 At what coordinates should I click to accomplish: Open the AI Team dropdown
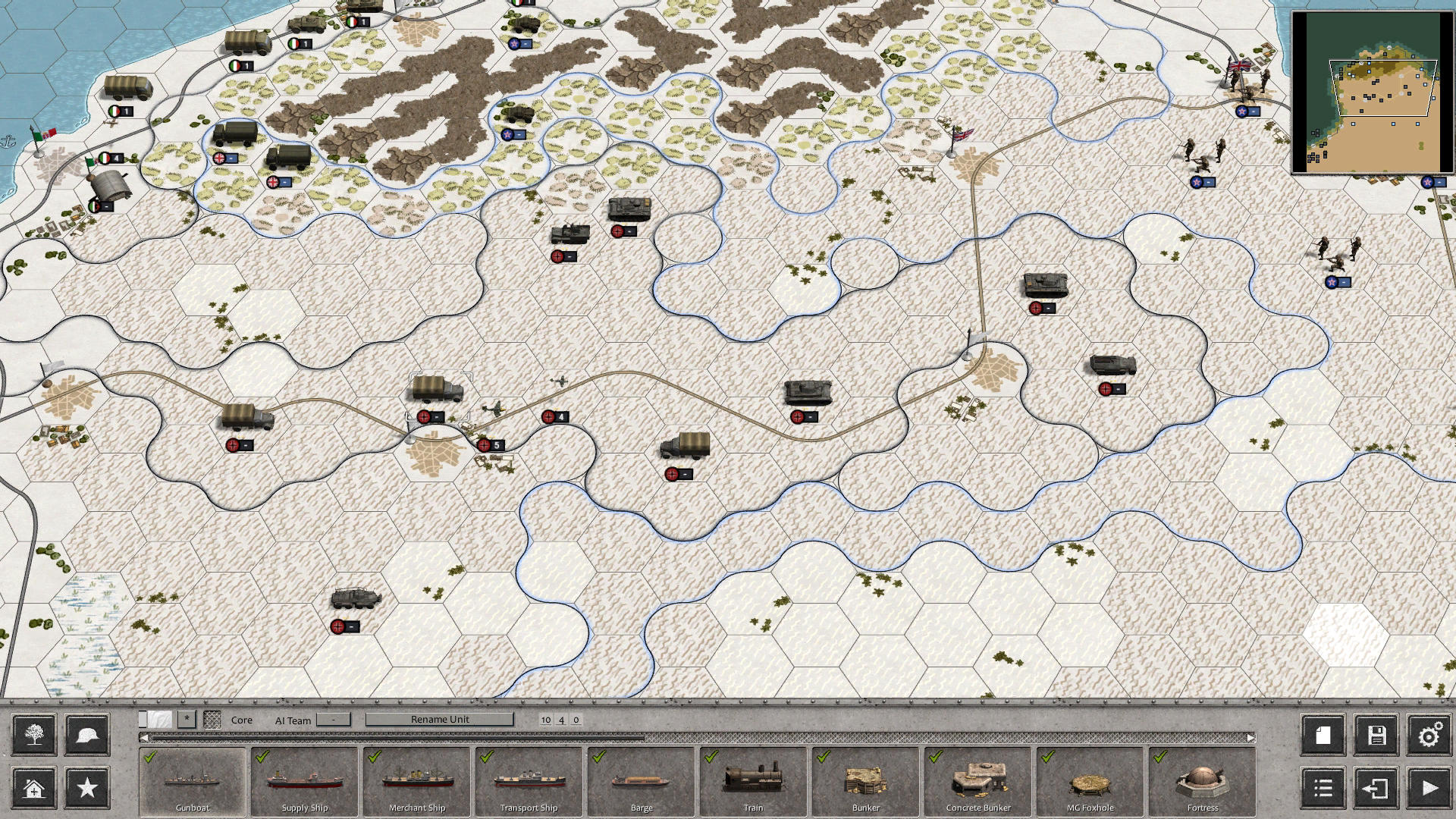coord(332,720)
